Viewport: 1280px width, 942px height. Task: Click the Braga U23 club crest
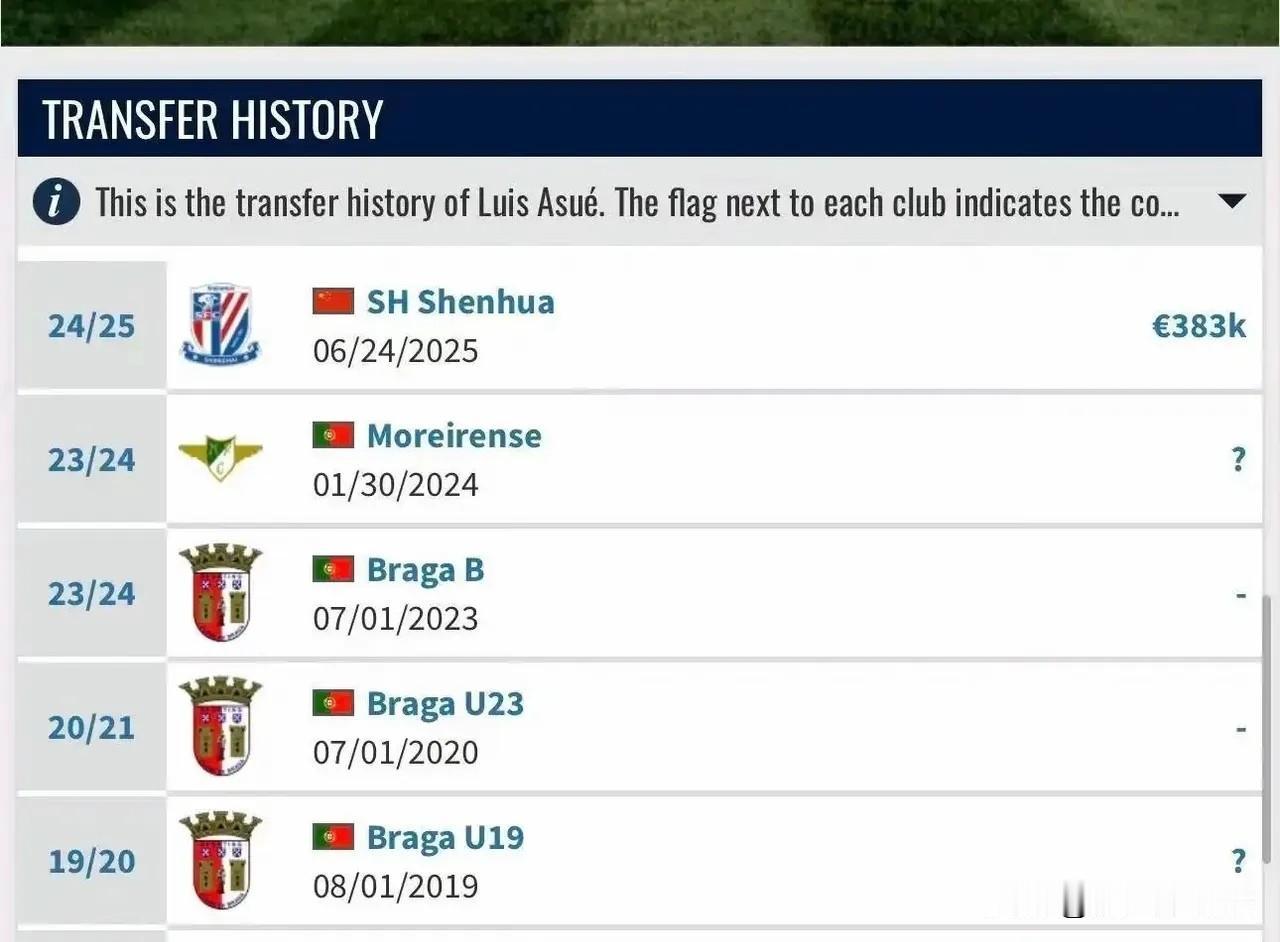click(220, 726)
